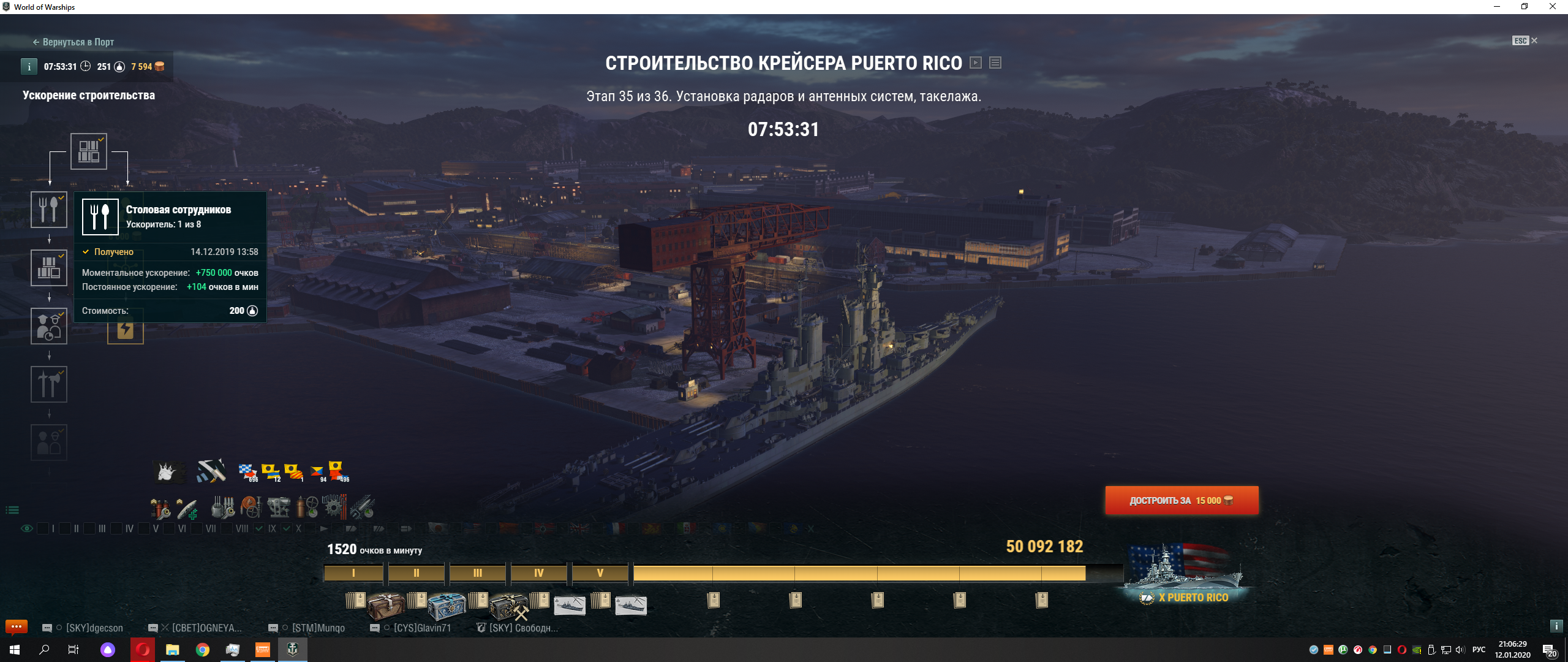Toggle the green eye visibility filter
This screenshot has width=1568, height=662.
click(27, 528)
